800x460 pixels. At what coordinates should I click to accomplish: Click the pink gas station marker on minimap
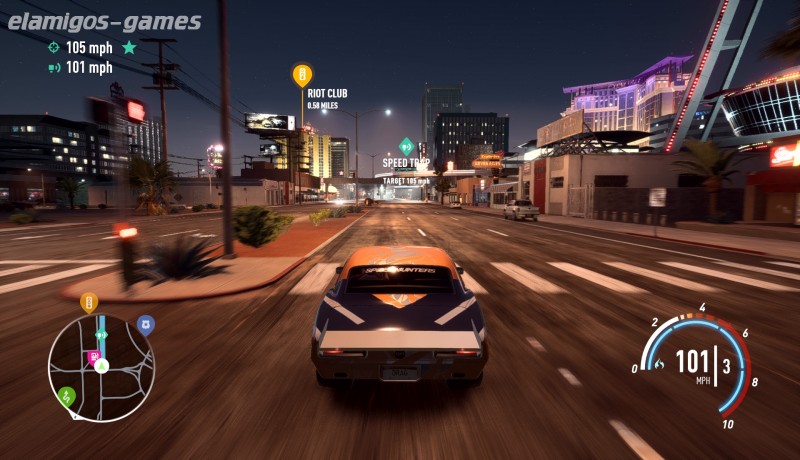point(94,356)
